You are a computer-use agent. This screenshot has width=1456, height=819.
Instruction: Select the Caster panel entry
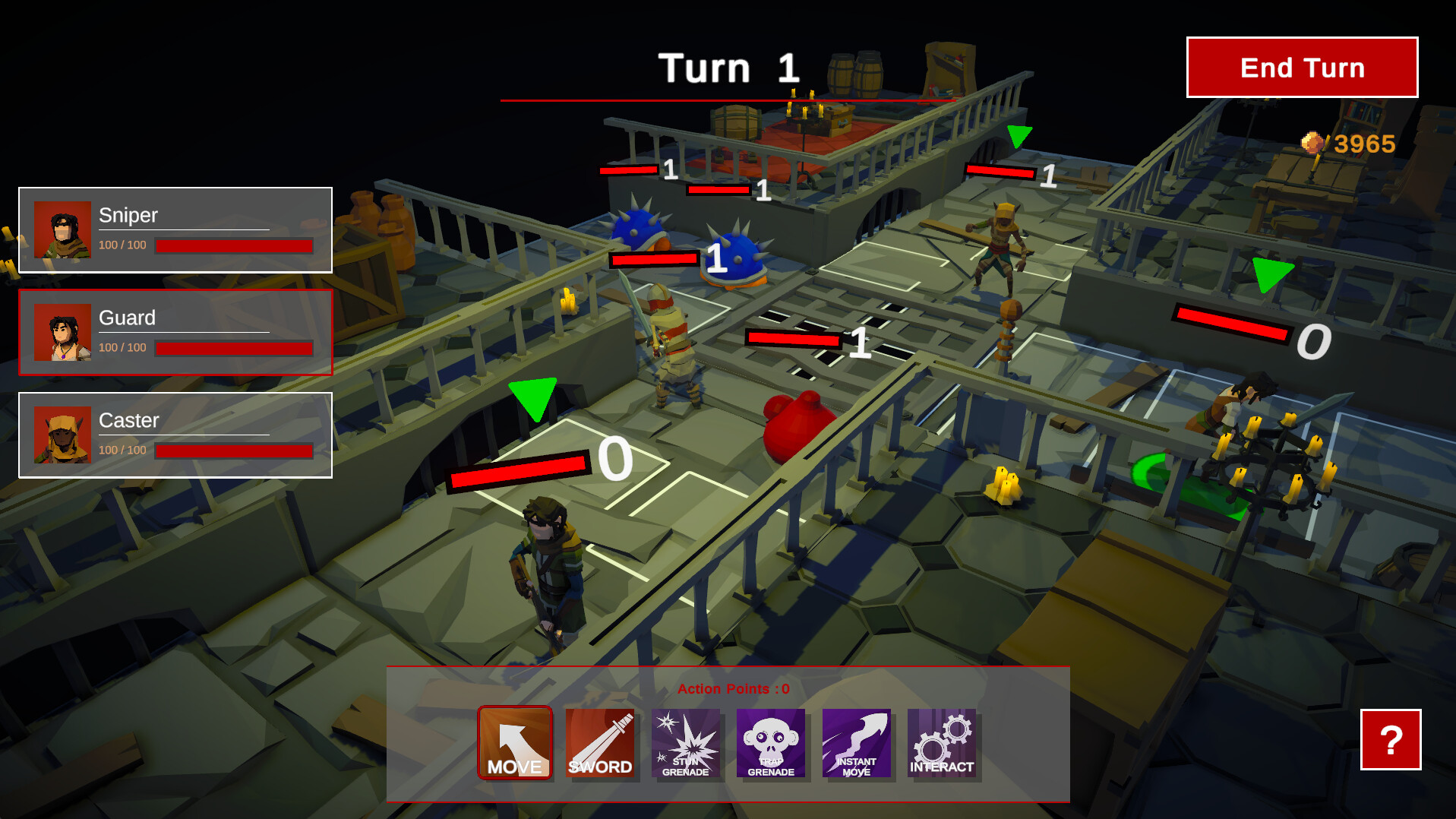[x=176, y=435]
